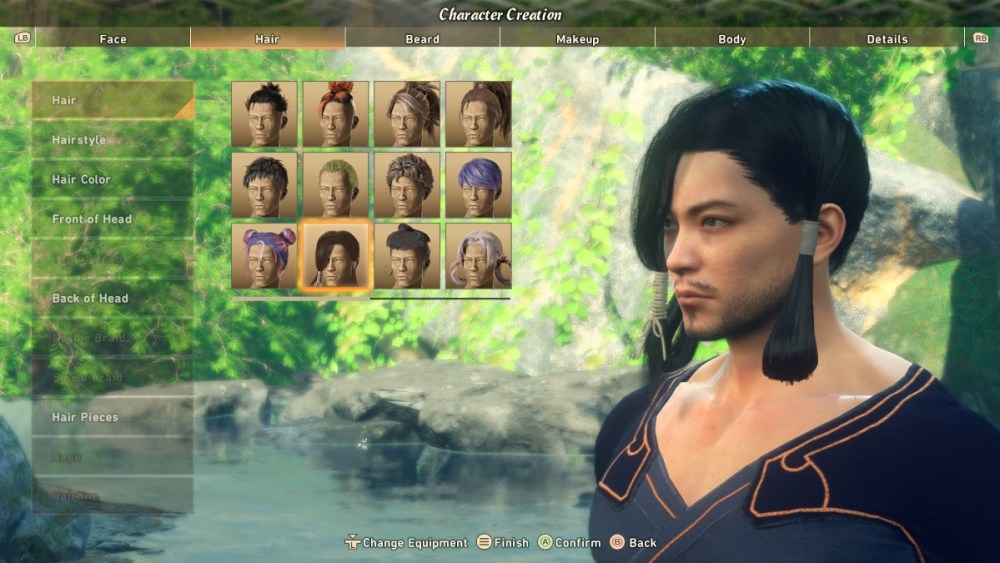Switch to the Face tab
1000x563 pixels.
pos(112,39)
